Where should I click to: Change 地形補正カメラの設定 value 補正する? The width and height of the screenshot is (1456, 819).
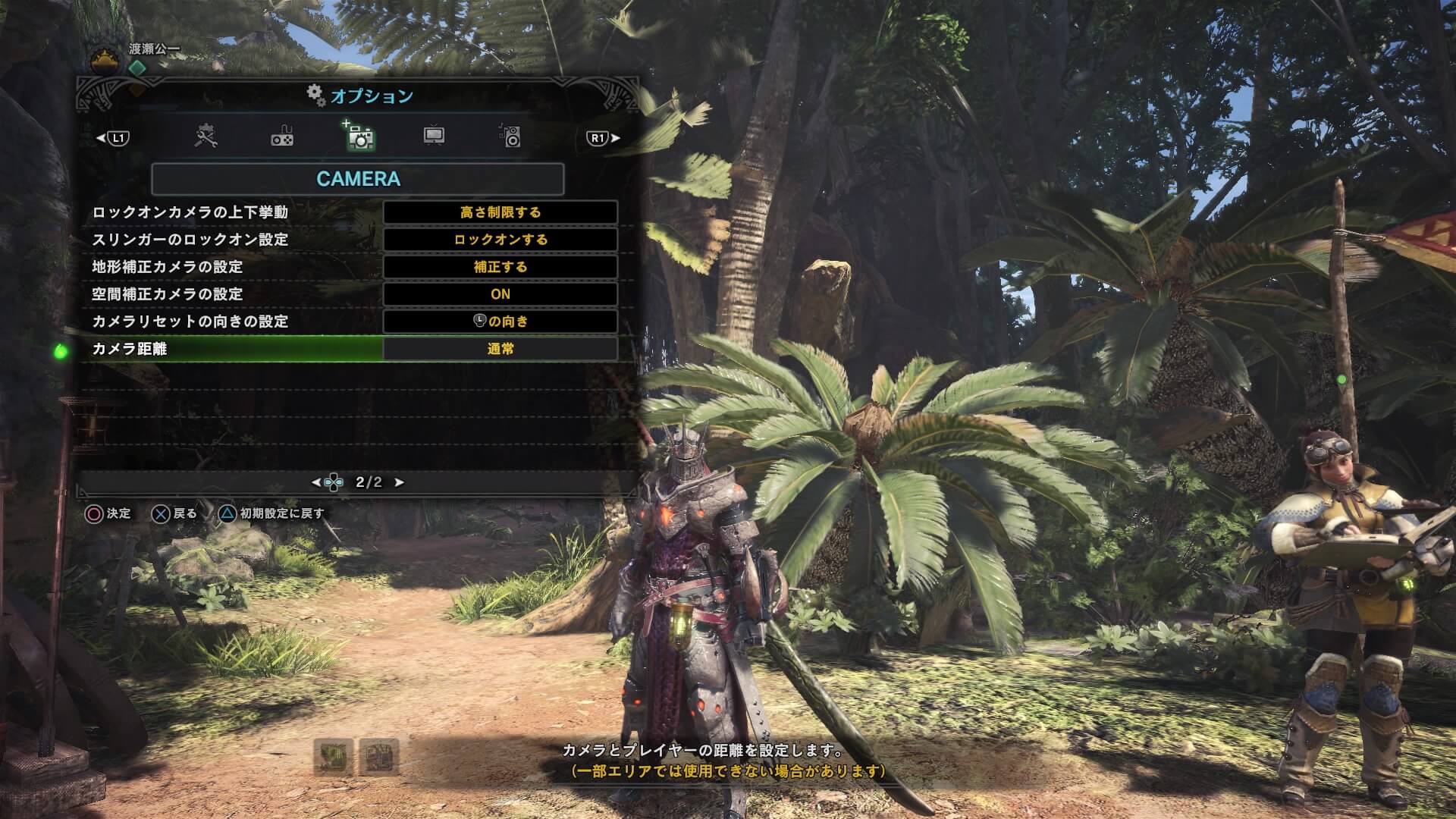[500, 267]
